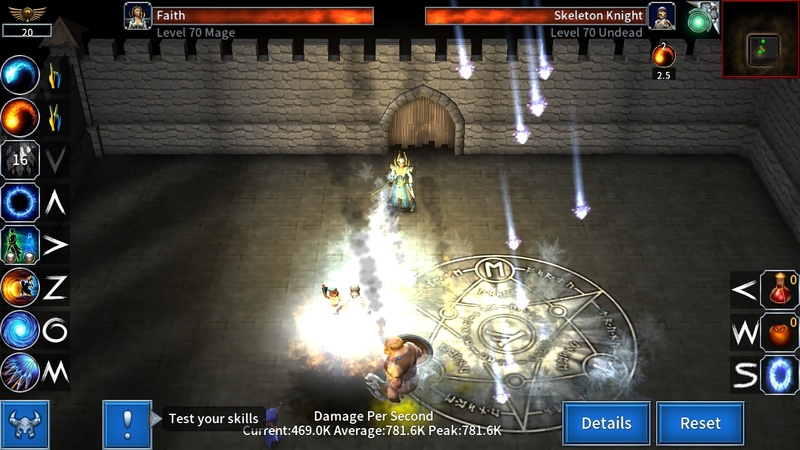Select Faith's mage portrait
Screen dimensions: 800x450
(137, 16)
